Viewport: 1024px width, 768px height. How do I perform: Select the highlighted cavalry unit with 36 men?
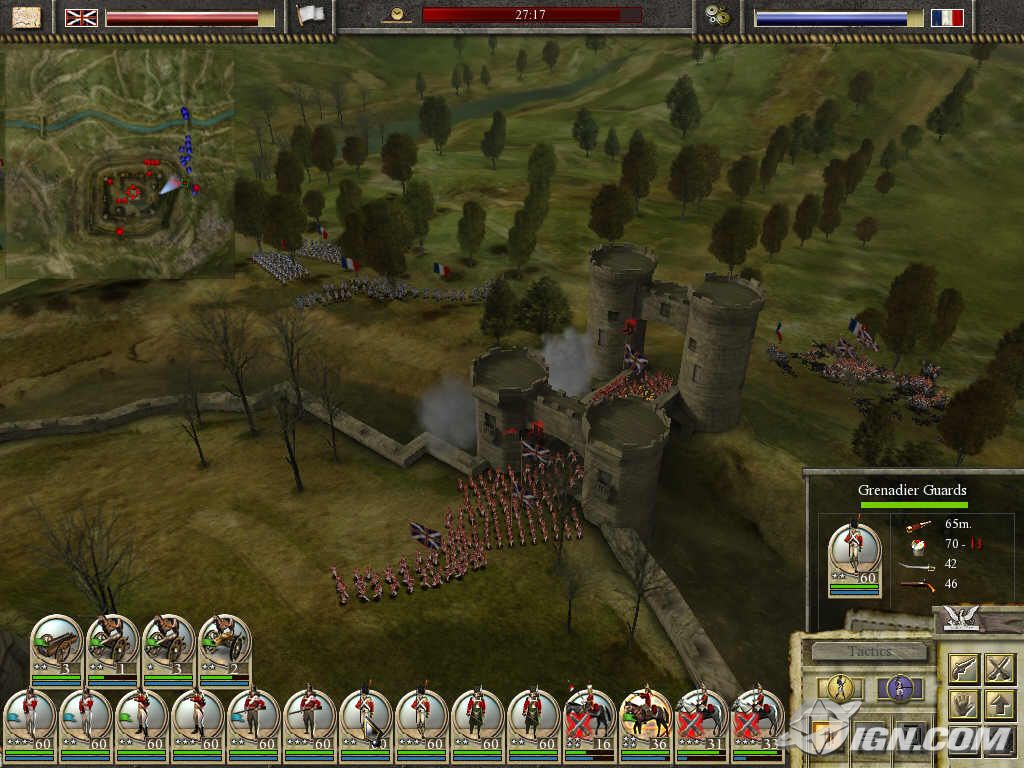[x=645, y=718]
